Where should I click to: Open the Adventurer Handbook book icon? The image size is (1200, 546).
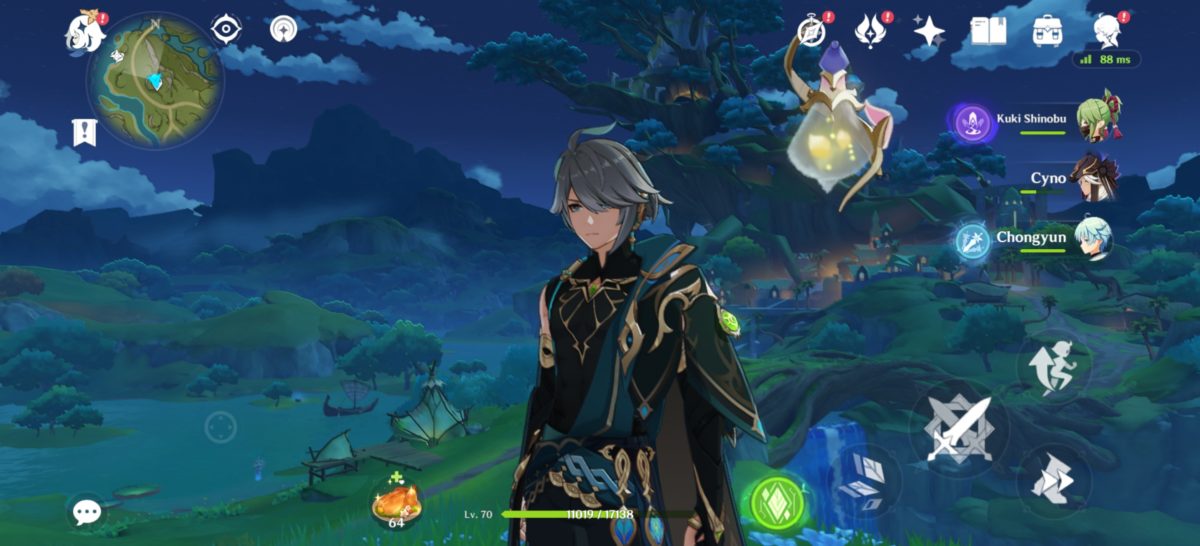(x=988, y=31)
